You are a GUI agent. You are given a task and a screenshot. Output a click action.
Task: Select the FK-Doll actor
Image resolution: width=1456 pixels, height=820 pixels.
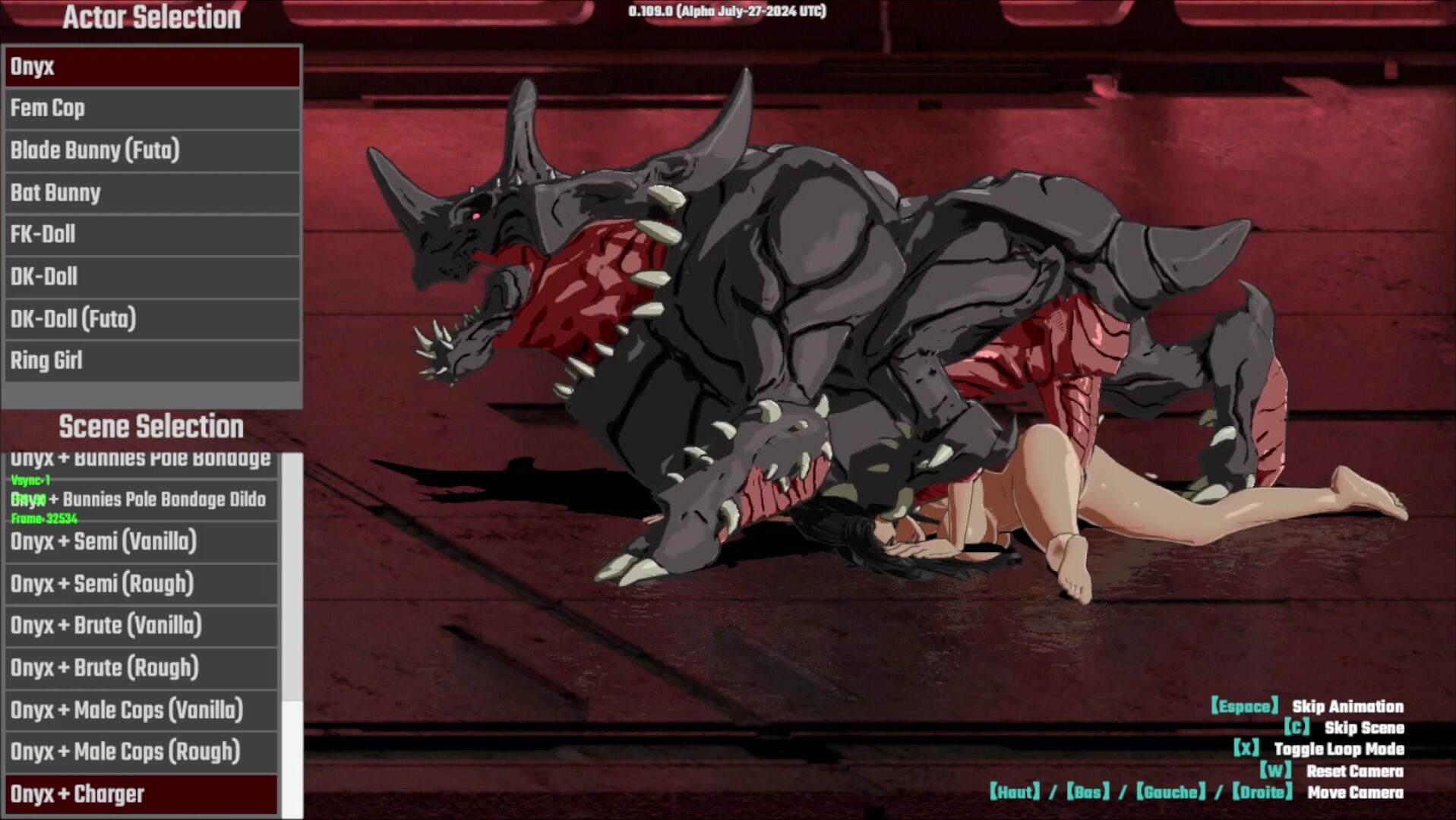pyautogui.click(x=152, y=235)
